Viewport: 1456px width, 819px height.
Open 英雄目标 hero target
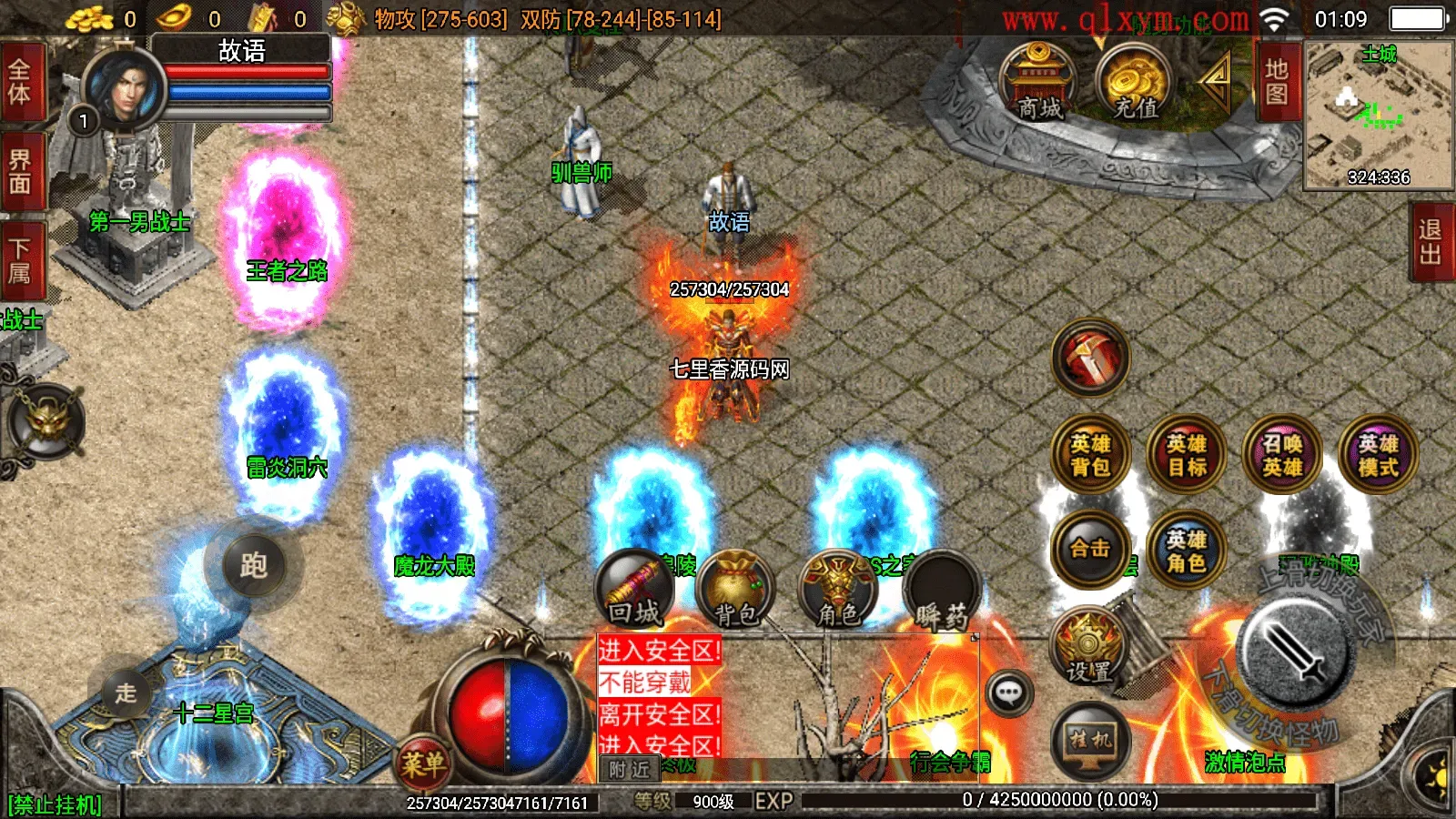tap(1187, 455)
